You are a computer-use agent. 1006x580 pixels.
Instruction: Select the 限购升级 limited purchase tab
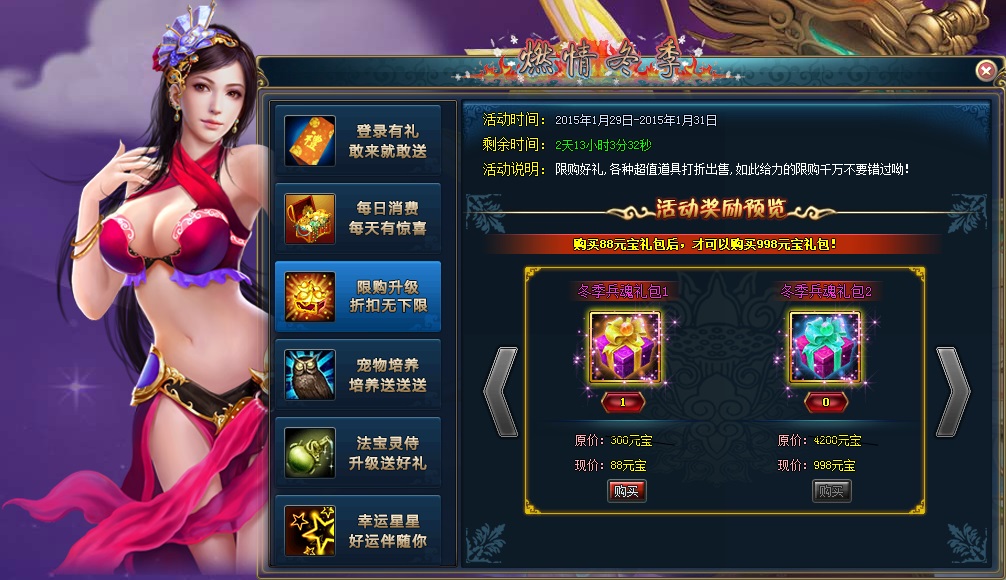tap(358, 297)
